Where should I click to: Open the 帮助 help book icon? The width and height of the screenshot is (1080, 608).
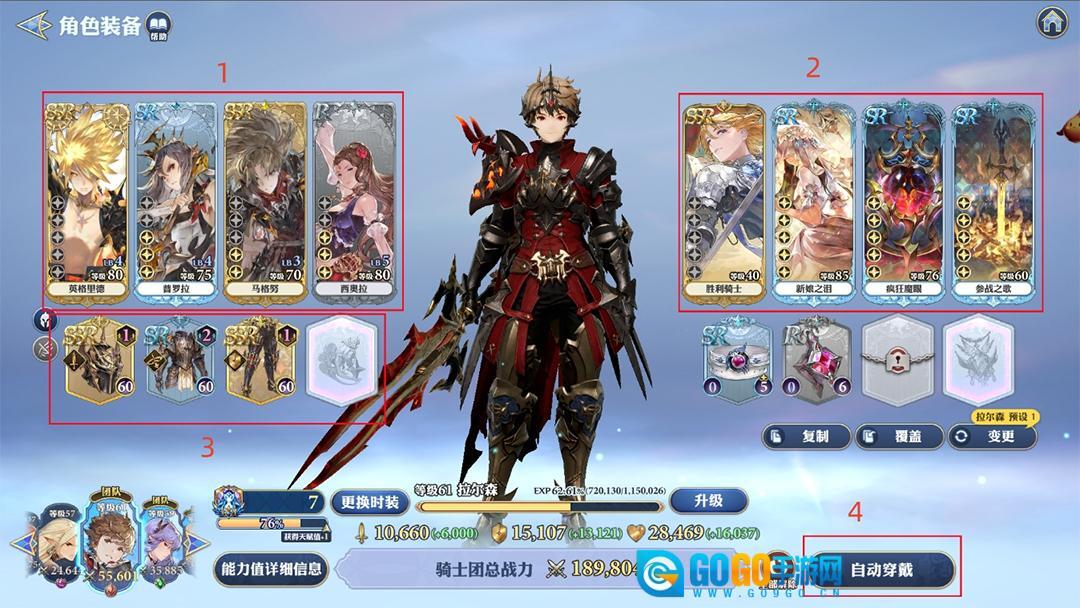(158, 27)
